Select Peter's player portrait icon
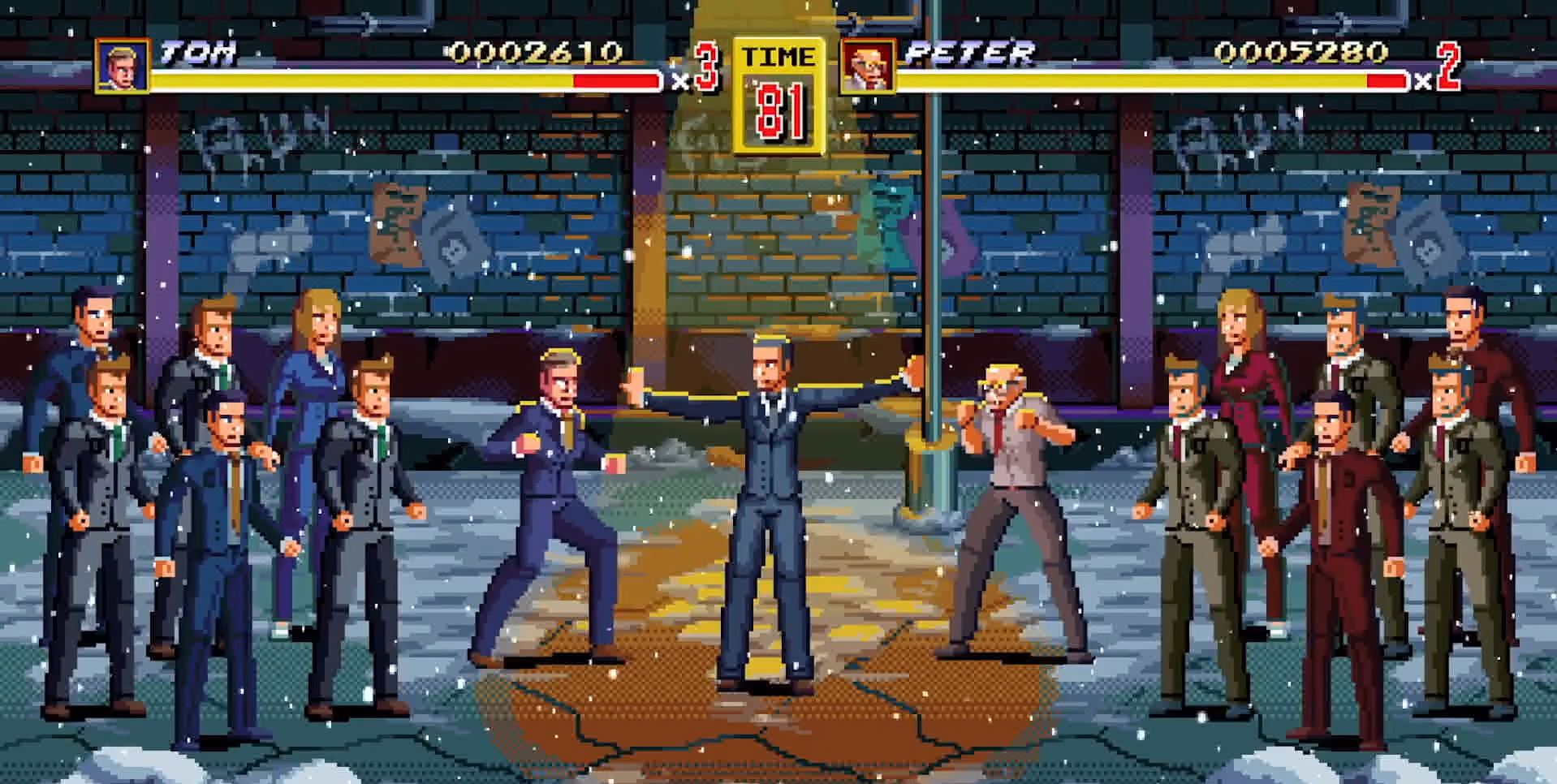1557x784 pixels. click(x=867, y=66)
